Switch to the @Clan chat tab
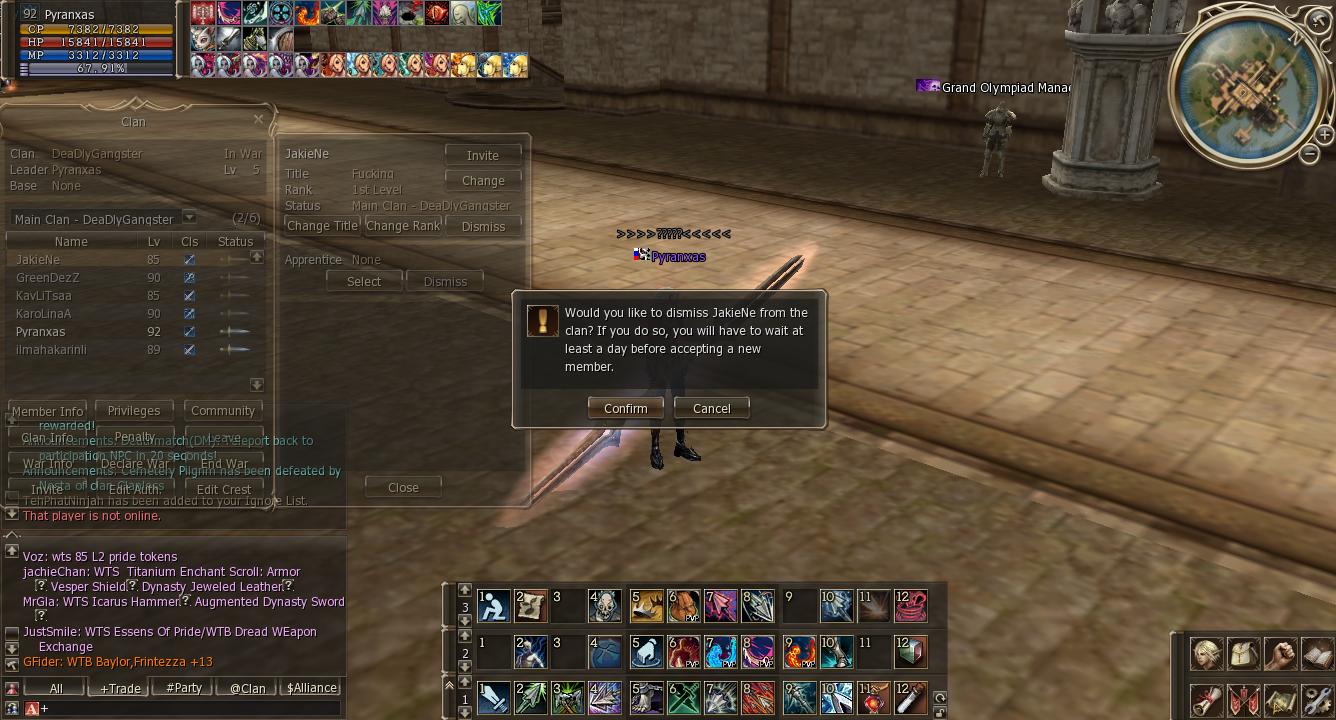The height and width of the screenshot is (720, 1336). (x=247, y=688)
